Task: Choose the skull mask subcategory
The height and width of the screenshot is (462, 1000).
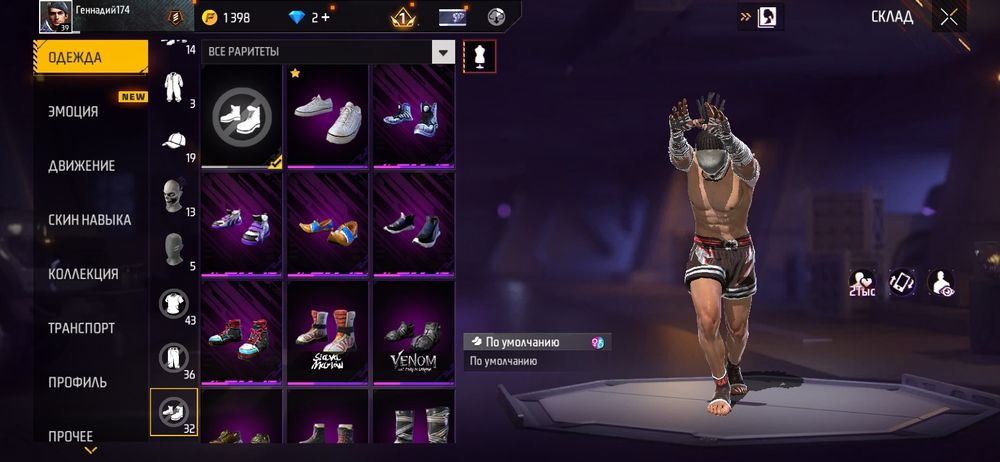Action: coord(174,194)
